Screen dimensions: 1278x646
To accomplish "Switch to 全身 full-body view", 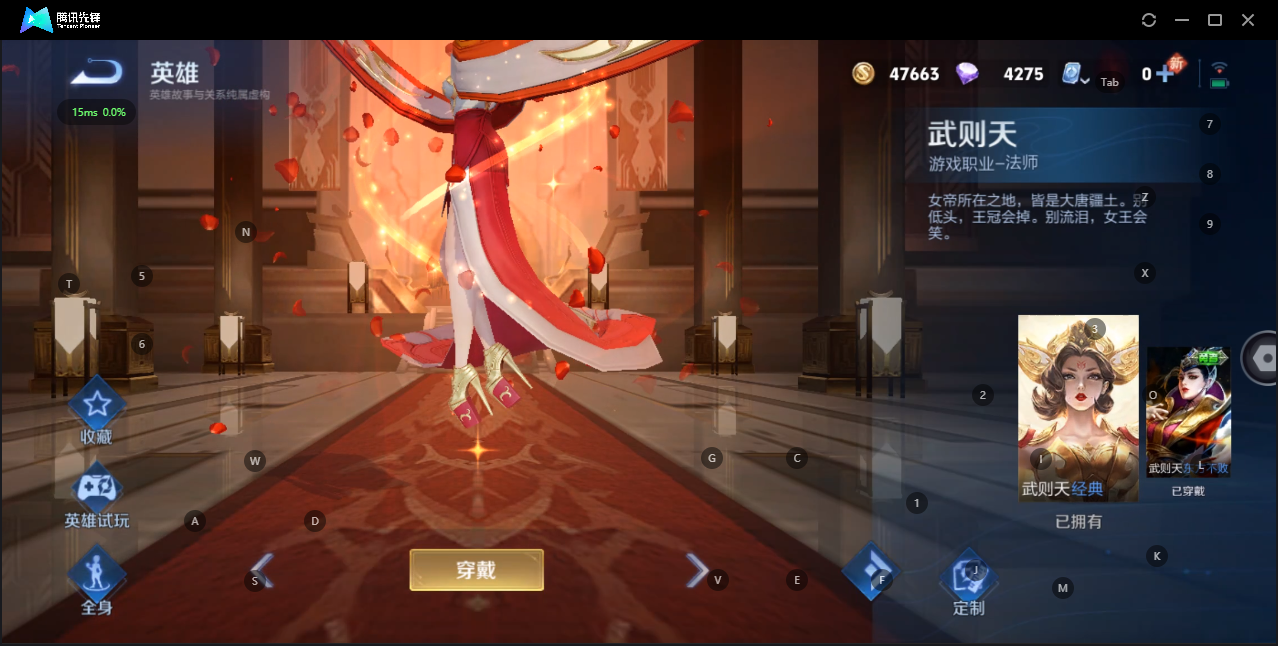I will pos(96,575).
